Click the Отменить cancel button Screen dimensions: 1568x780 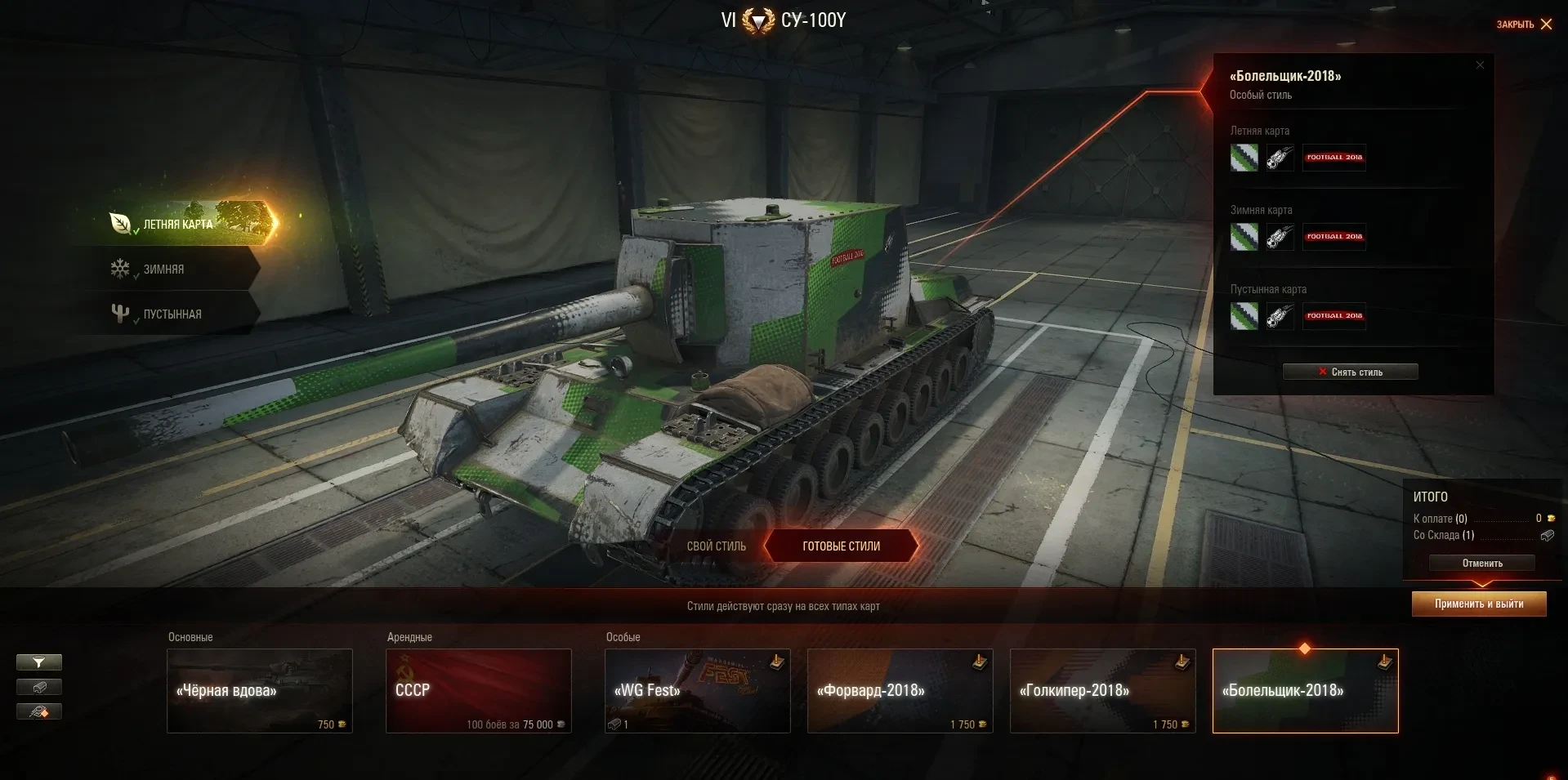(1481, 564)
